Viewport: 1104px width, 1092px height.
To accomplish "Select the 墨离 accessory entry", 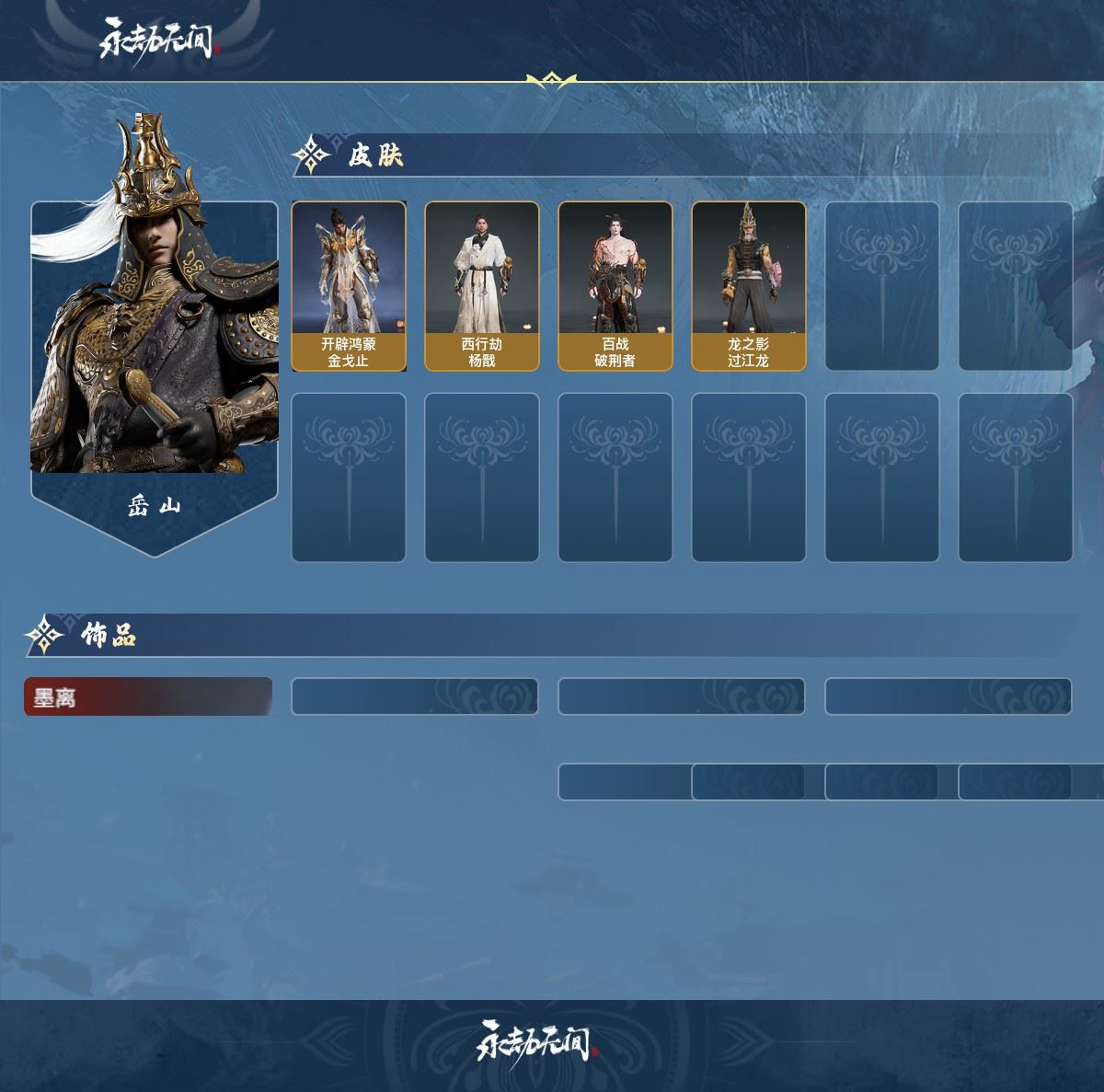I will point(147,697).
